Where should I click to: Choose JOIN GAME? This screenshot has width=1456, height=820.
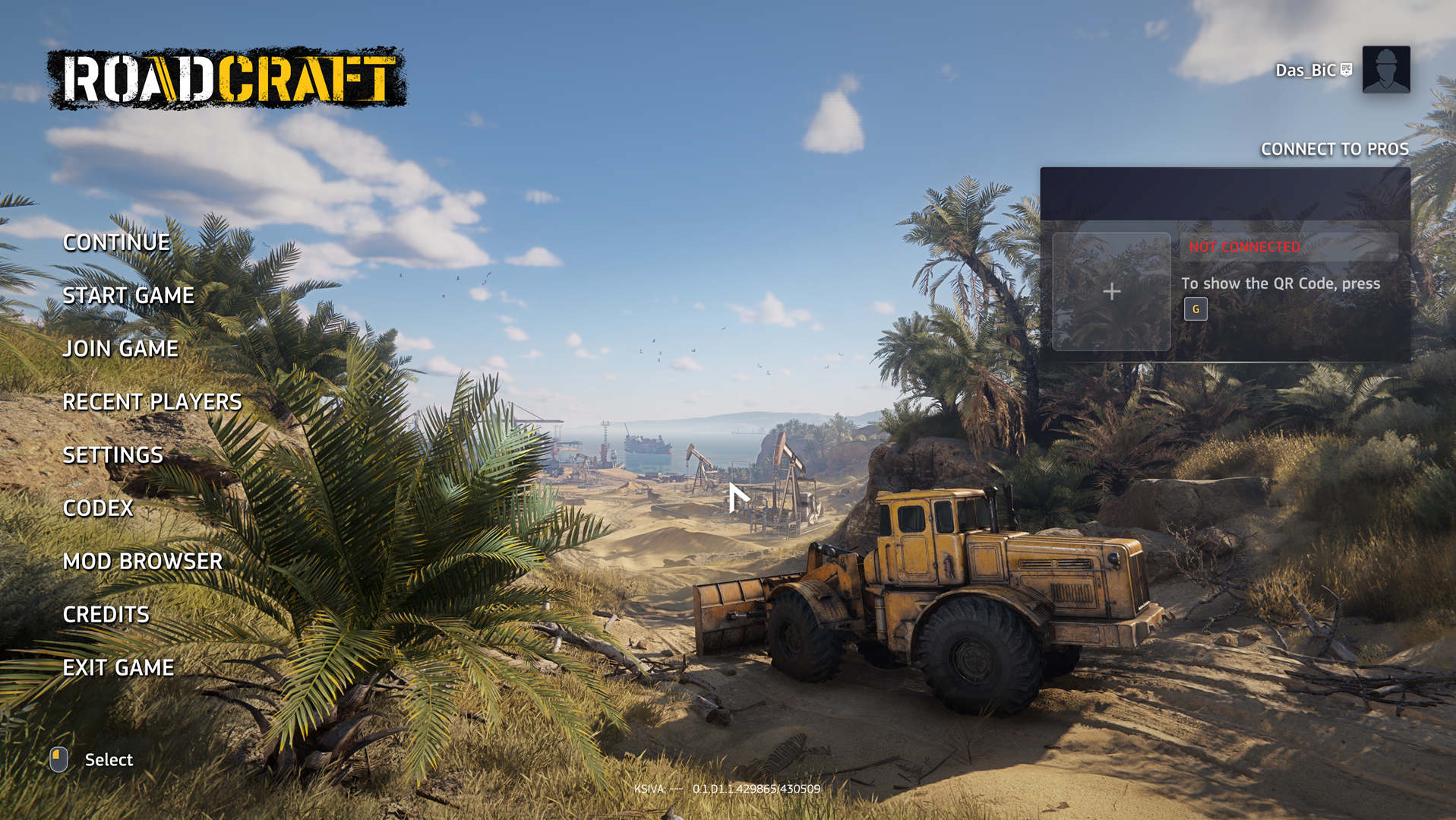tap(120, 348)
